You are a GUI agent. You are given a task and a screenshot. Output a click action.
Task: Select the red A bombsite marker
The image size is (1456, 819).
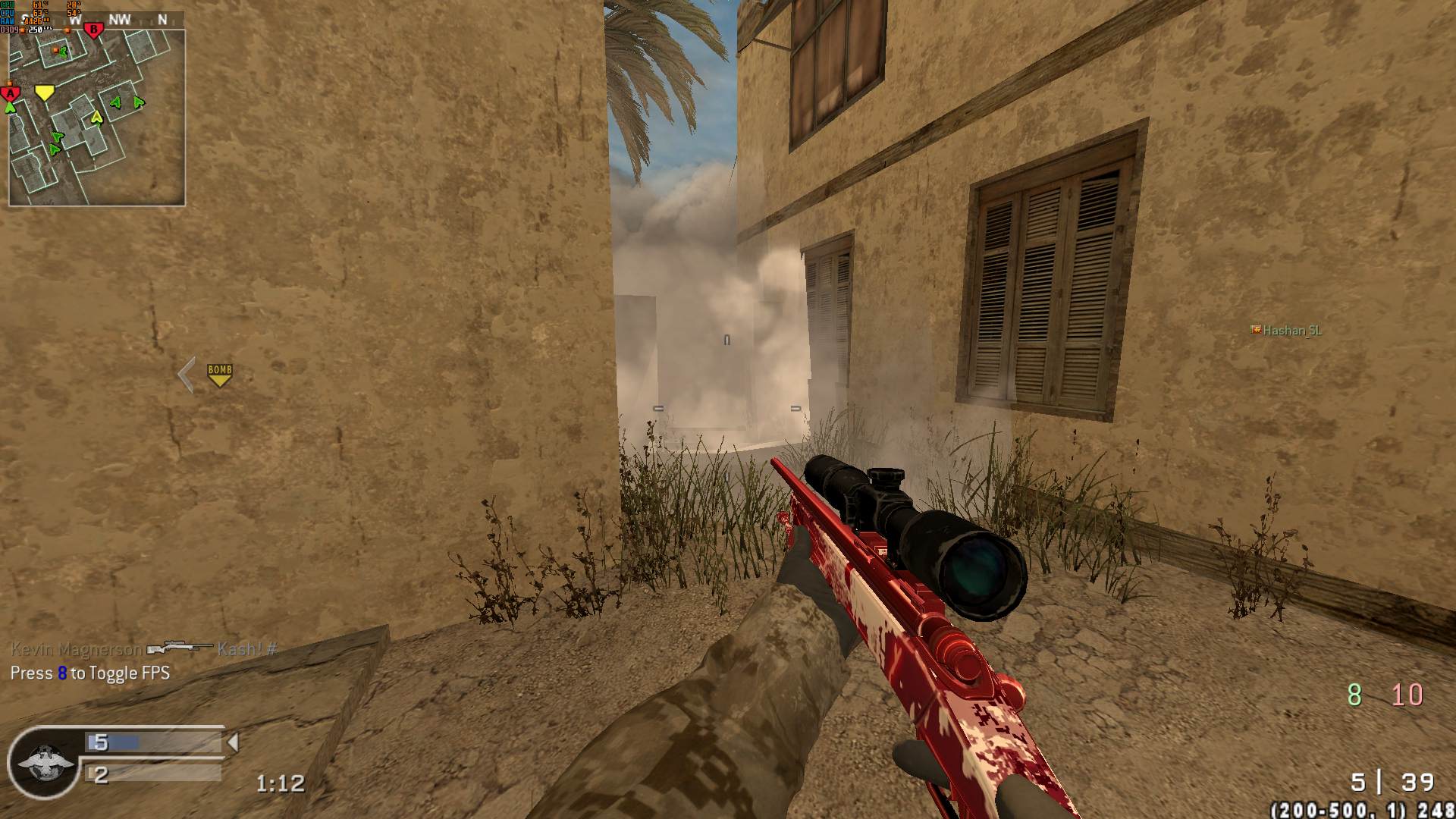[10, 93]
